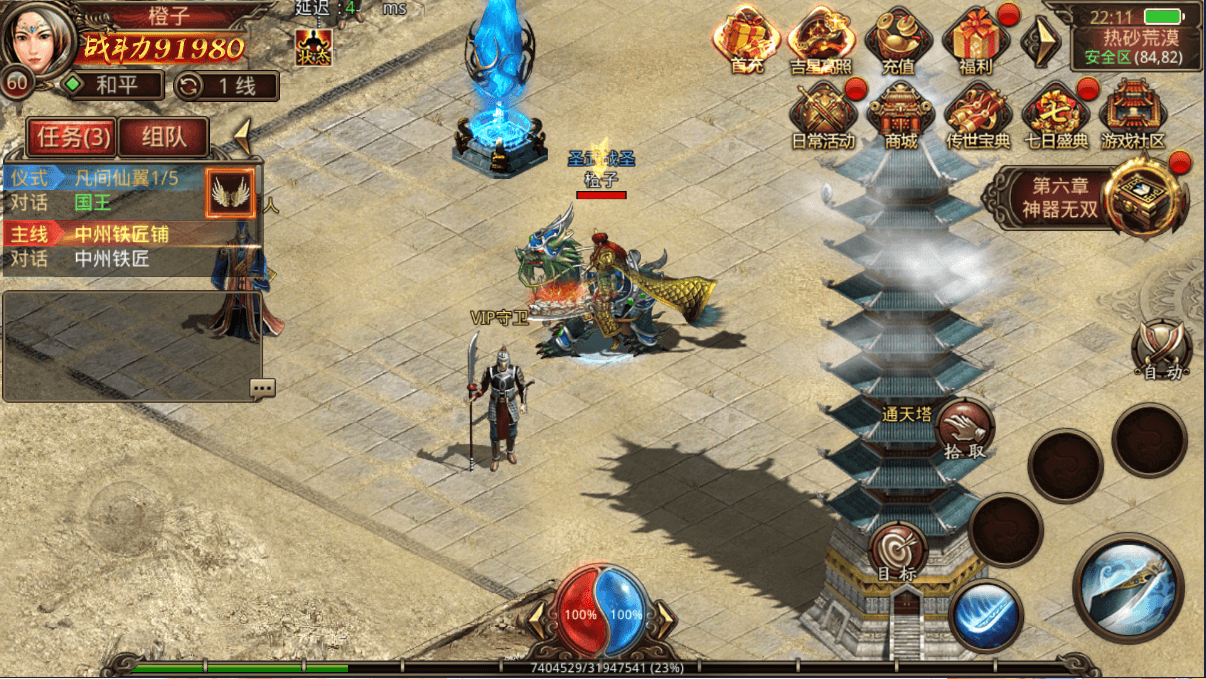The image size is (1206, 679).
Task: Open the 吉星高照 event icon
Action: pos(822,40)
